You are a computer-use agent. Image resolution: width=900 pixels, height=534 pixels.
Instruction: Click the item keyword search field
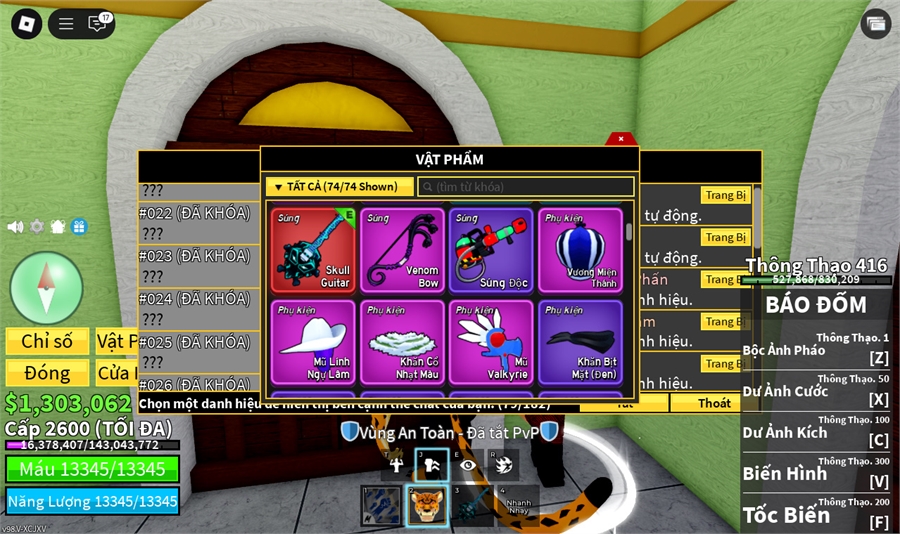(x=526, y=187)
